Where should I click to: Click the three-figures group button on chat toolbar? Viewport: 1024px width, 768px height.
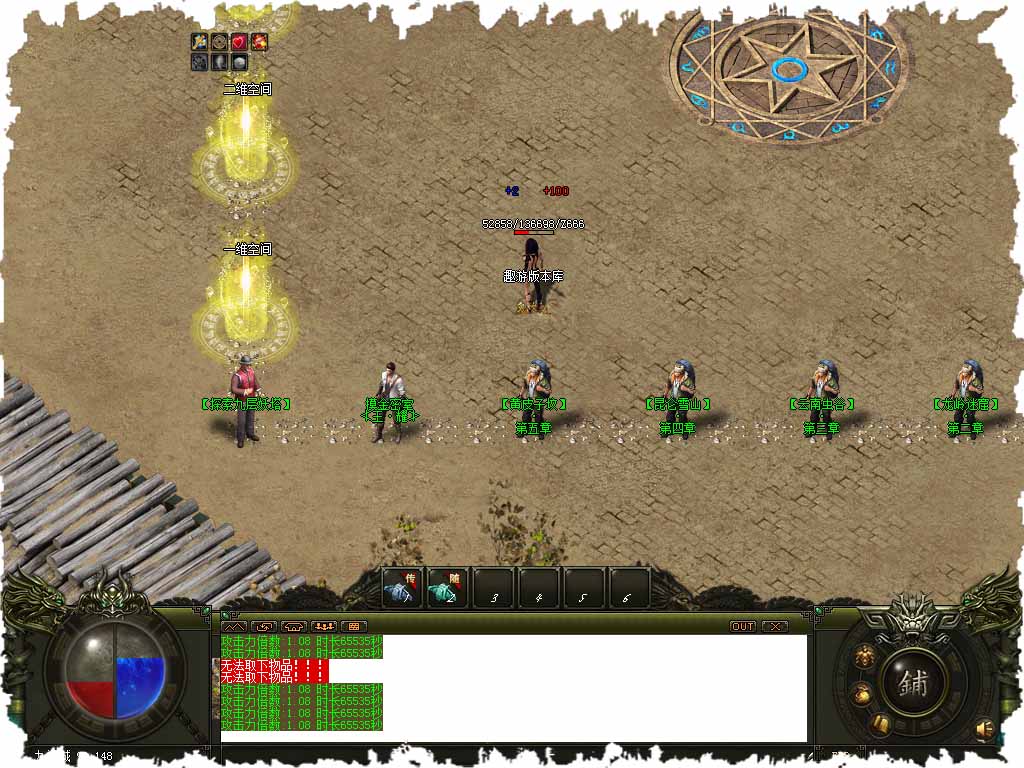click(x=324, y=626)
